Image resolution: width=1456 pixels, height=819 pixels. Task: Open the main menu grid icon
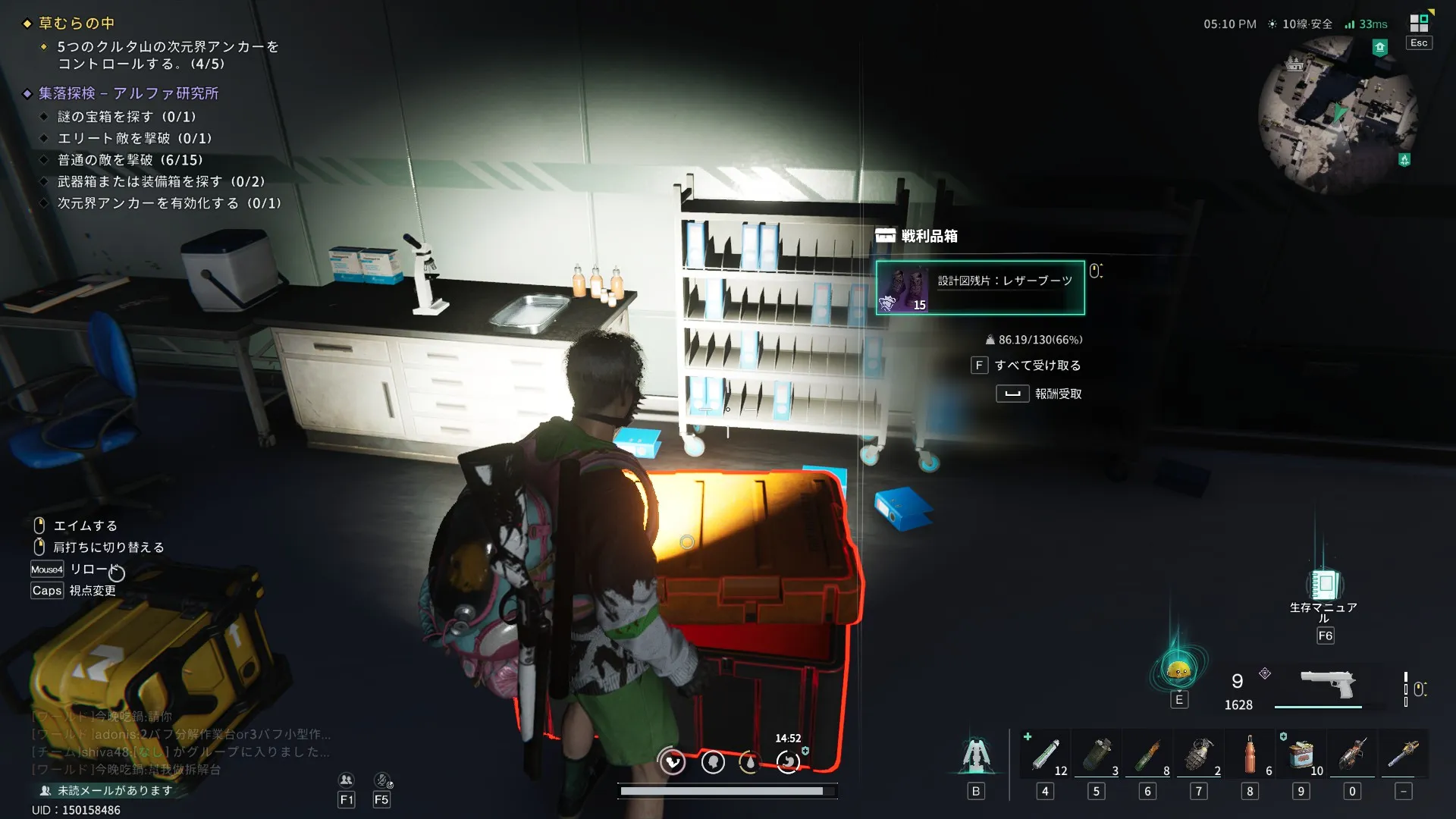(1419, 23)
